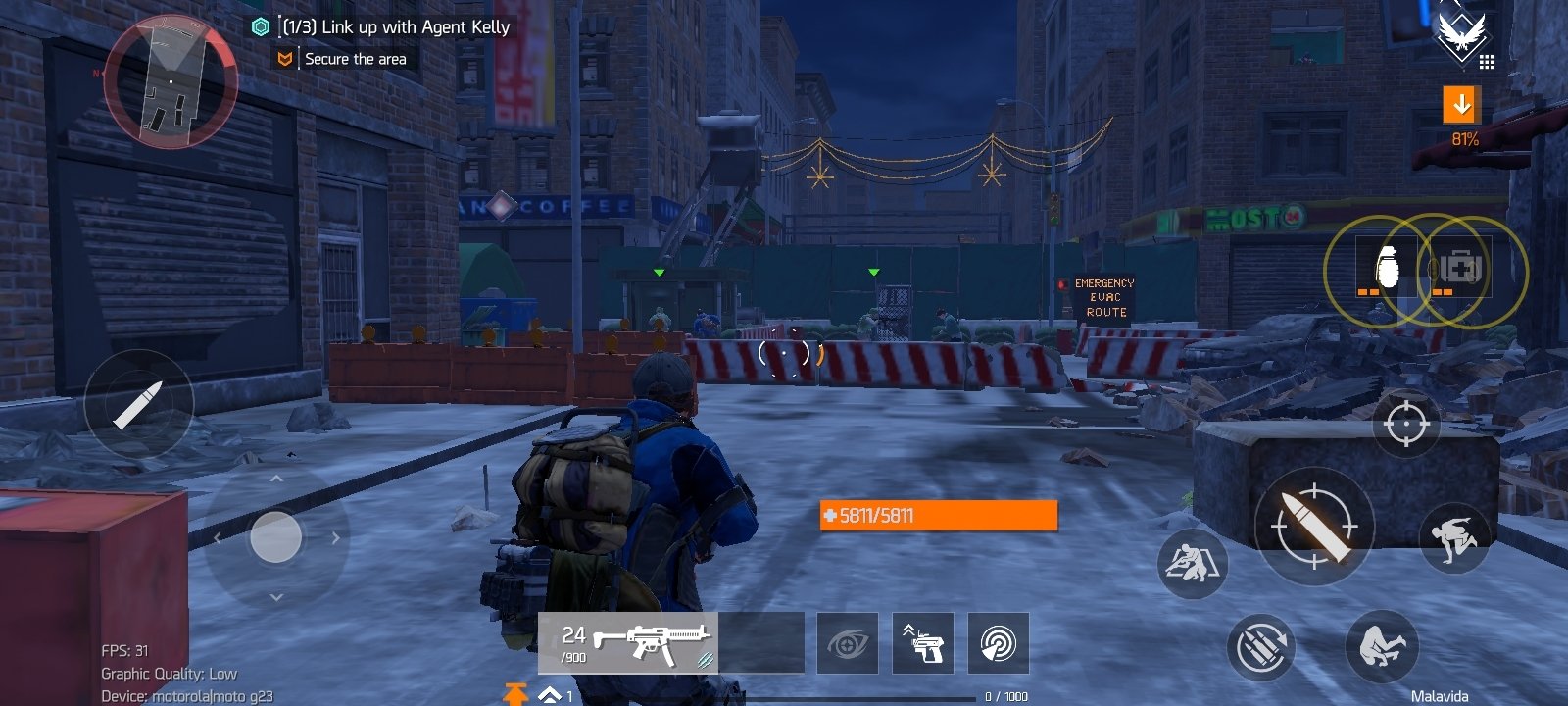Toggle aim with the crosshair button

(1406, 424)
